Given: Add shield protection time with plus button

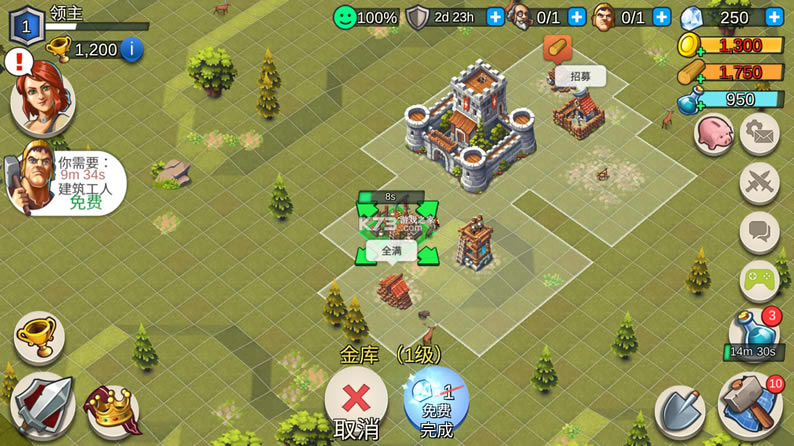Looking at the screenshot, I should (495, 17).
